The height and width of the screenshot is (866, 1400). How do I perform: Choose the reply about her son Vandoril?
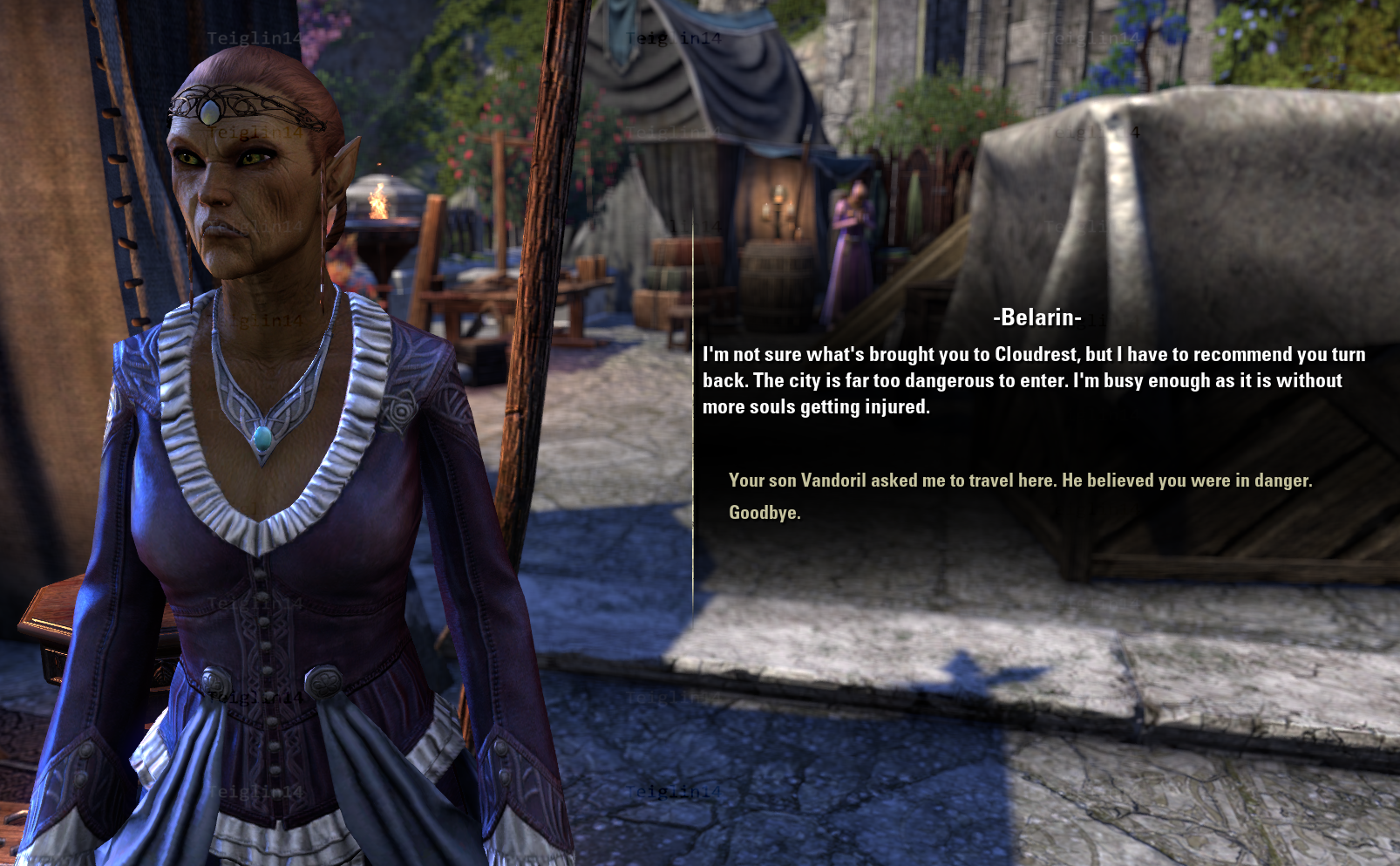(x=1020, y=481)
